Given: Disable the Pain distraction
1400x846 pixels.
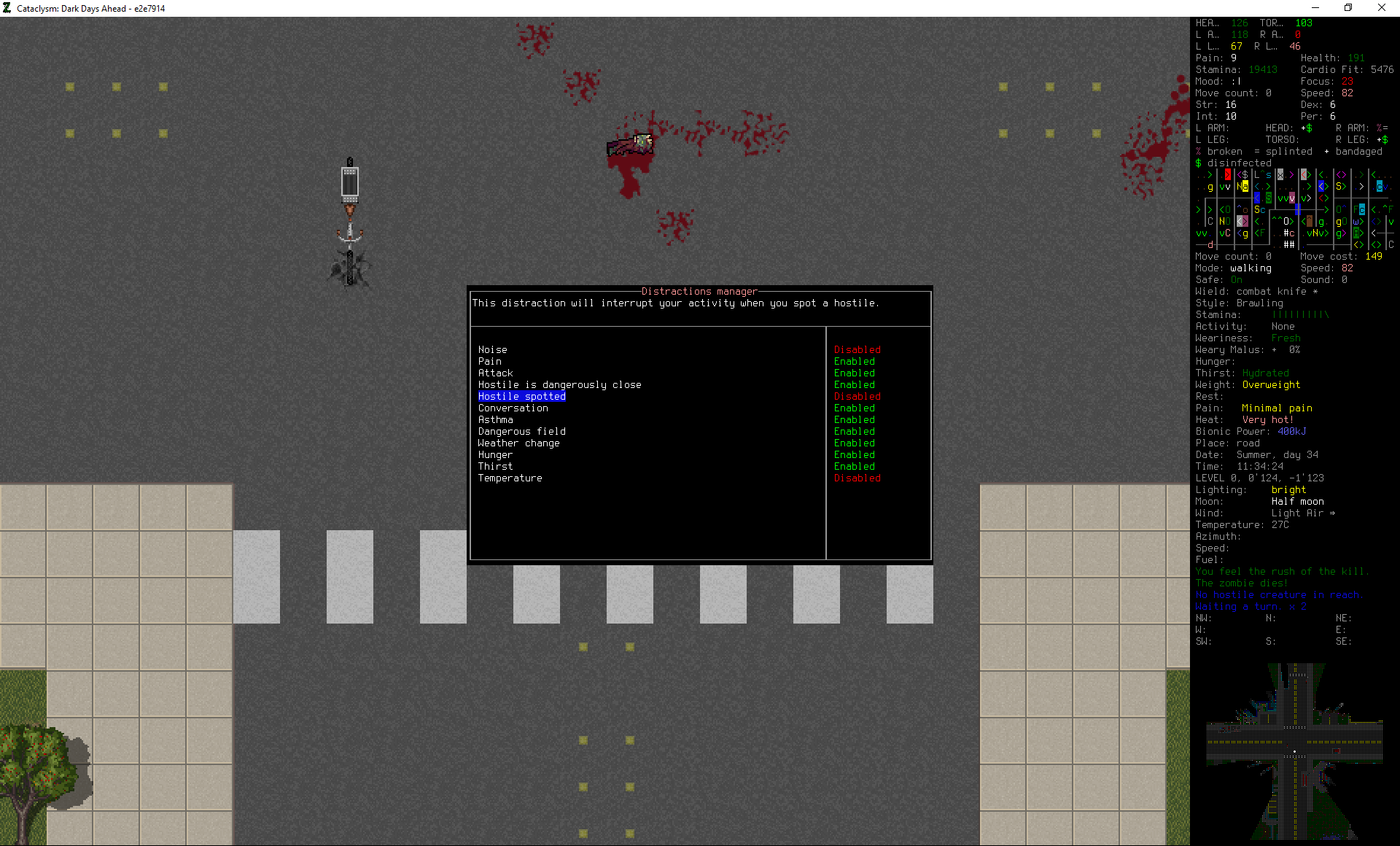Looking at the screenshot, I should coord(489,361).
